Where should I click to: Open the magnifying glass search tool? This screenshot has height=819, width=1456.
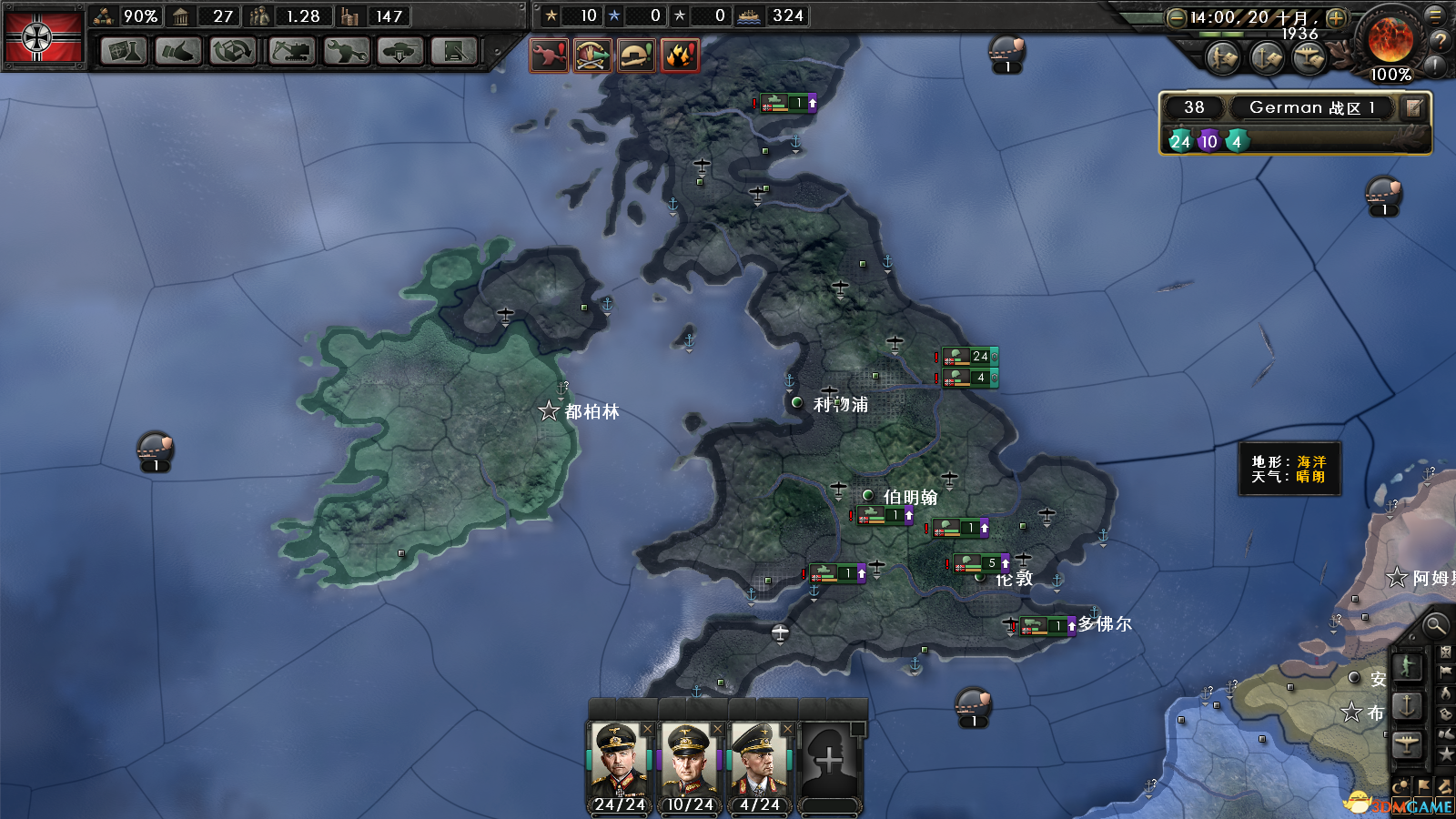point(1435,625)
